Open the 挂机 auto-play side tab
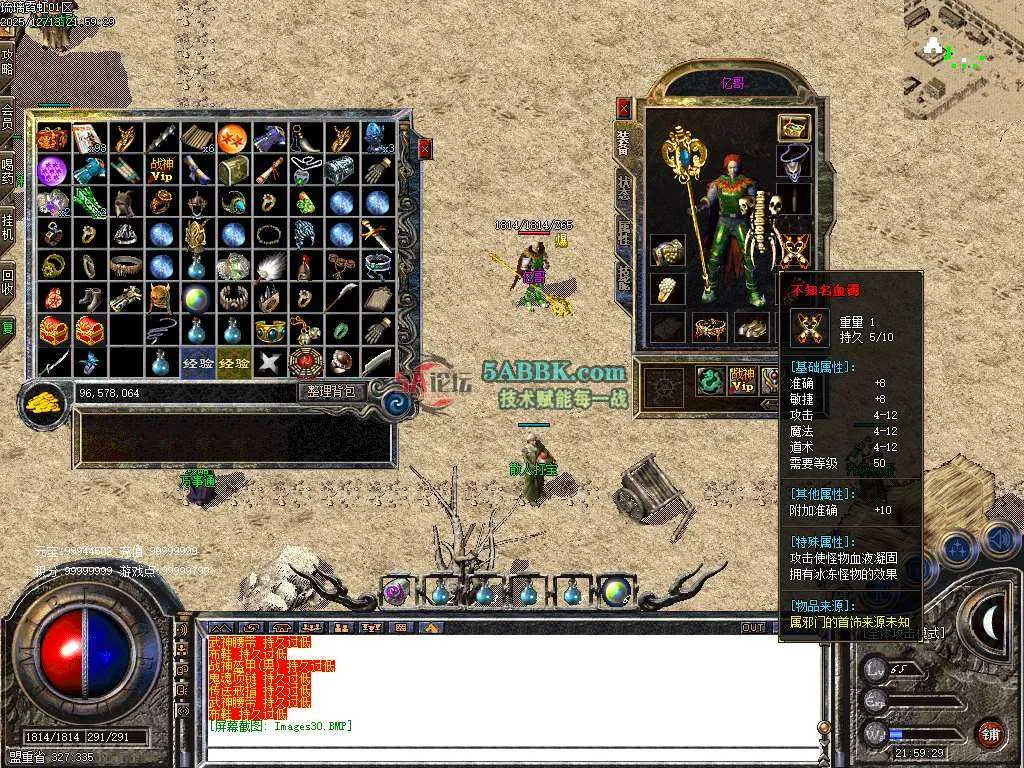 click(8, 225)
